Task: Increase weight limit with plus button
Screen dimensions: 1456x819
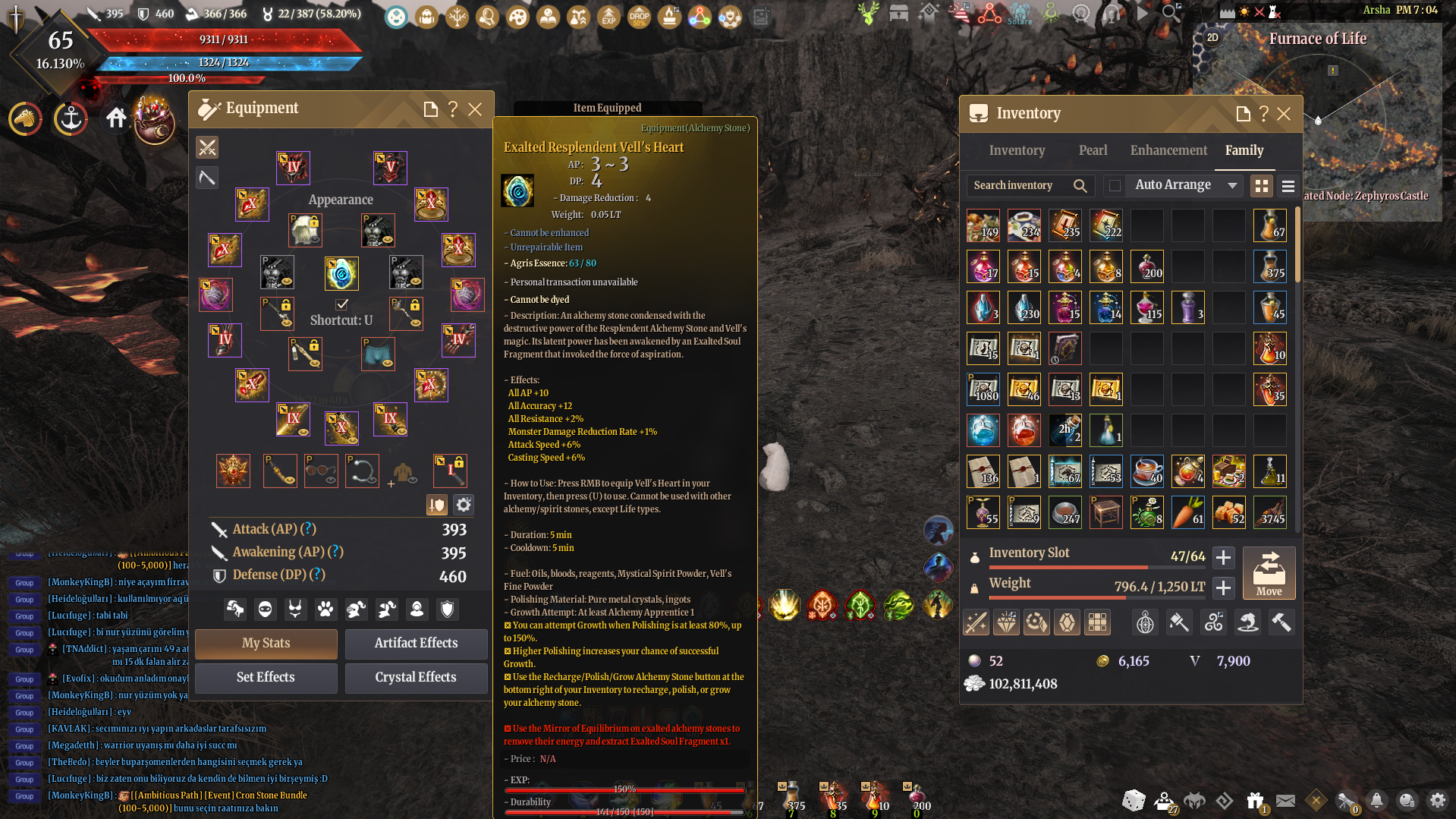Action: 1223,587
